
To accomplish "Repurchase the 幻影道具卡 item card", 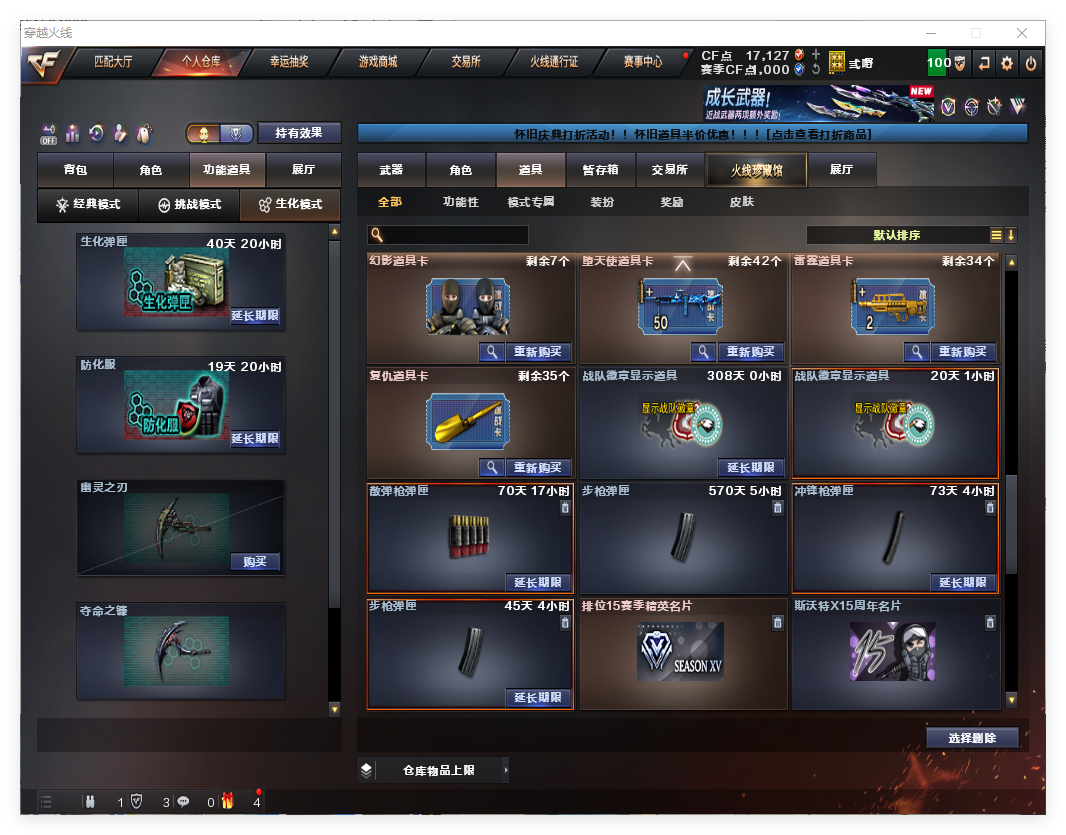I will pos(538,352).
